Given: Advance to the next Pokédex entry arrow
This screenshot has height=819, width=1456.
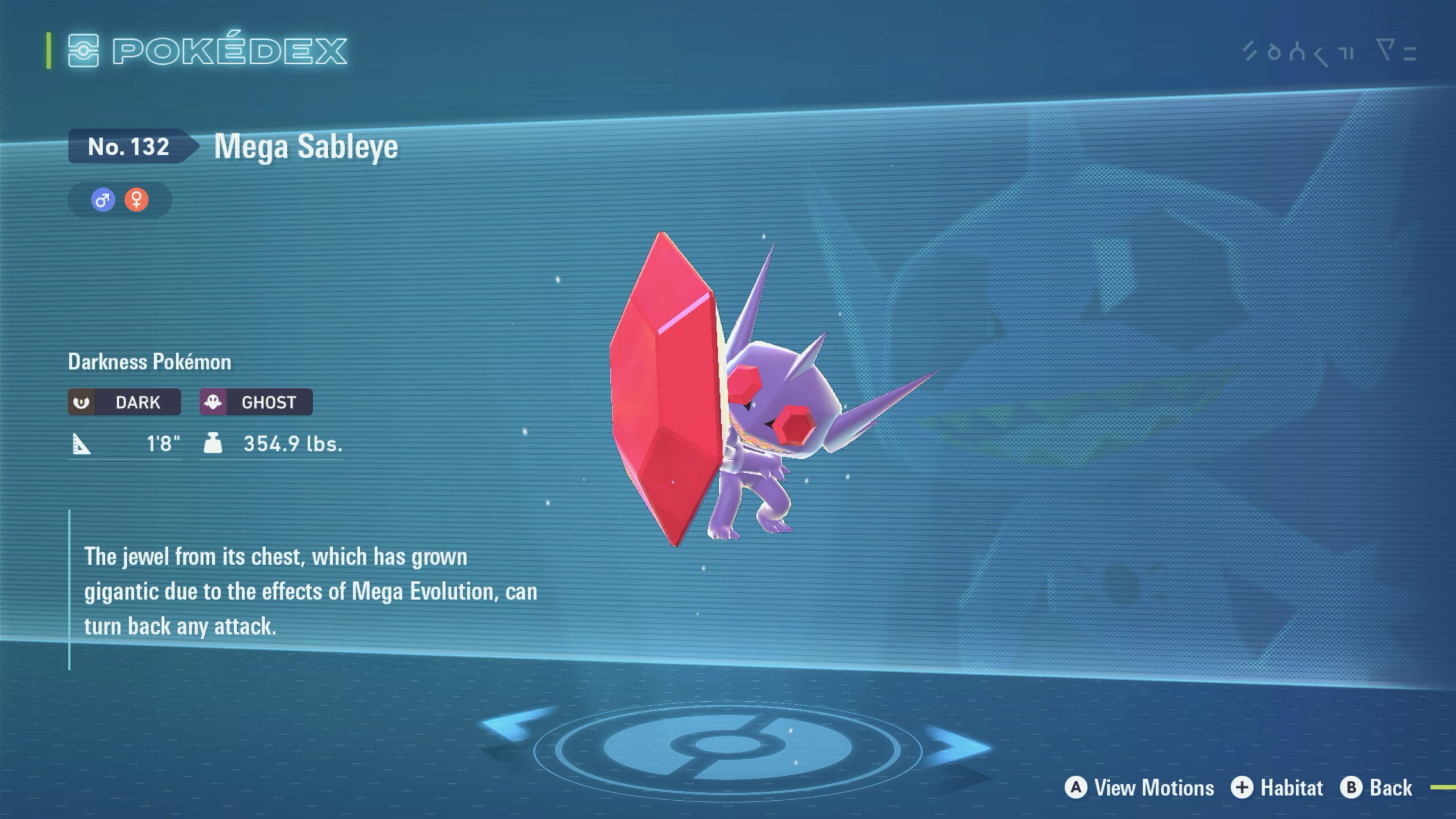Looking at the screenshot, I should pos(960,744).
